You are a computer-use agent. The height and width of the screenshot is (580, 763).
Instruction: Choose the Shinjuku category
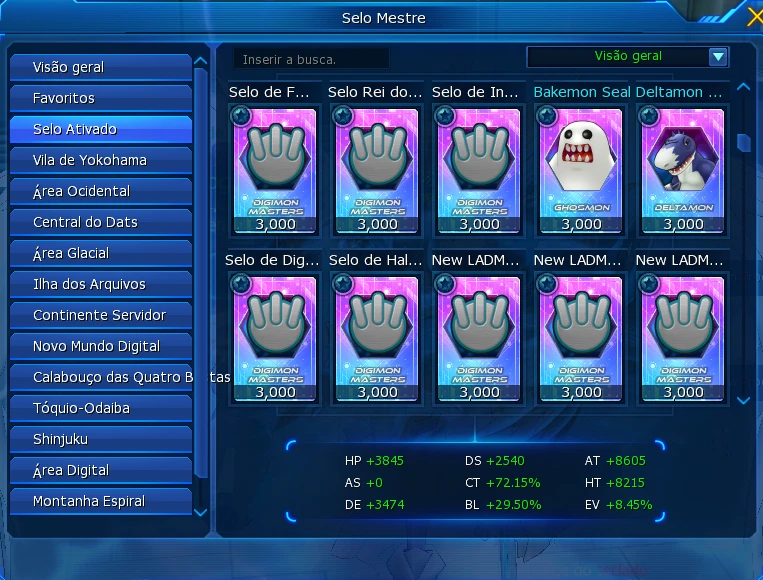(x=100, y=439)
